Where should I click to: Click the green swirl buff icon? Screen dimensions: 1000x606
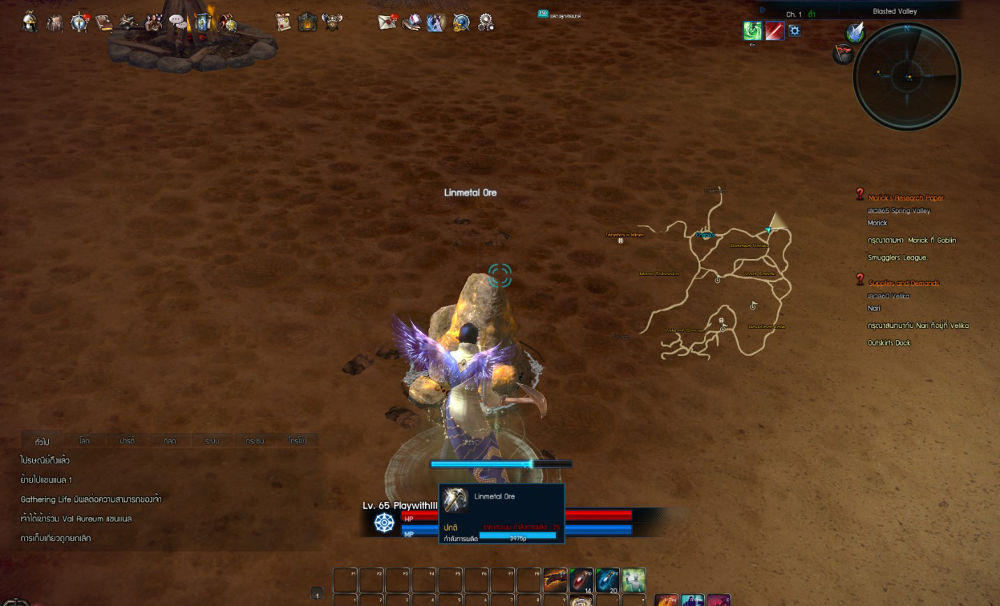[753, 31]
